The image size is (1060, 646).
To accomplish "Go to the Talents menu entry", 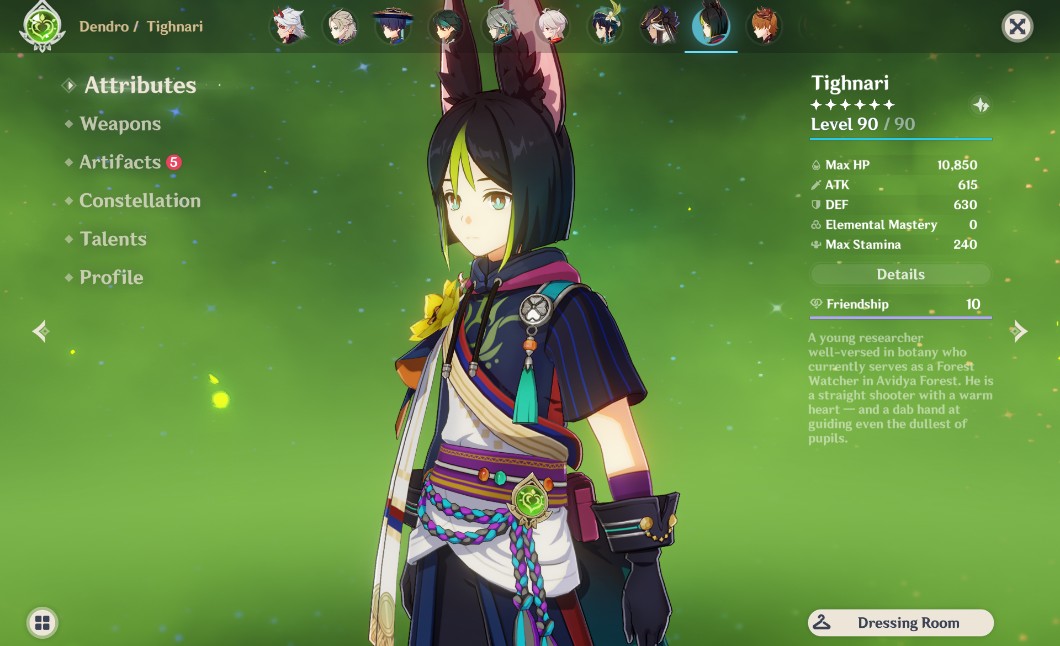I will tap(113, 239).
